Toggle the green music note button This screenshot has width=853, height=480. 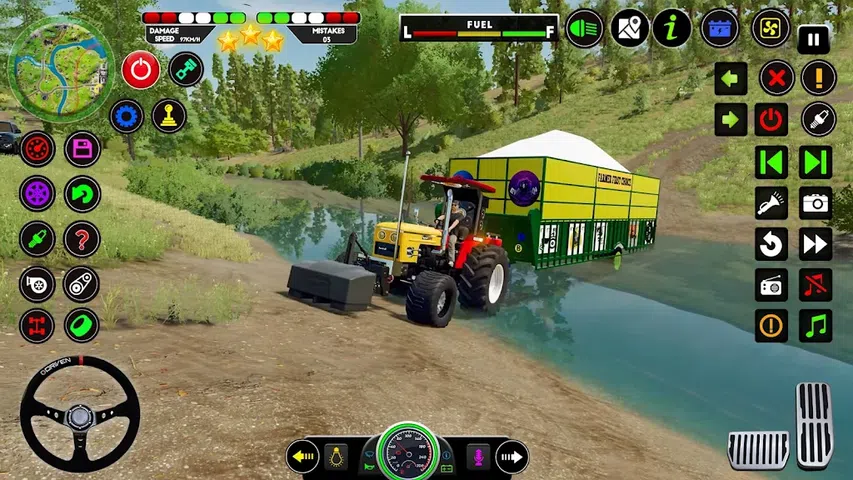[x=817, y=326]
